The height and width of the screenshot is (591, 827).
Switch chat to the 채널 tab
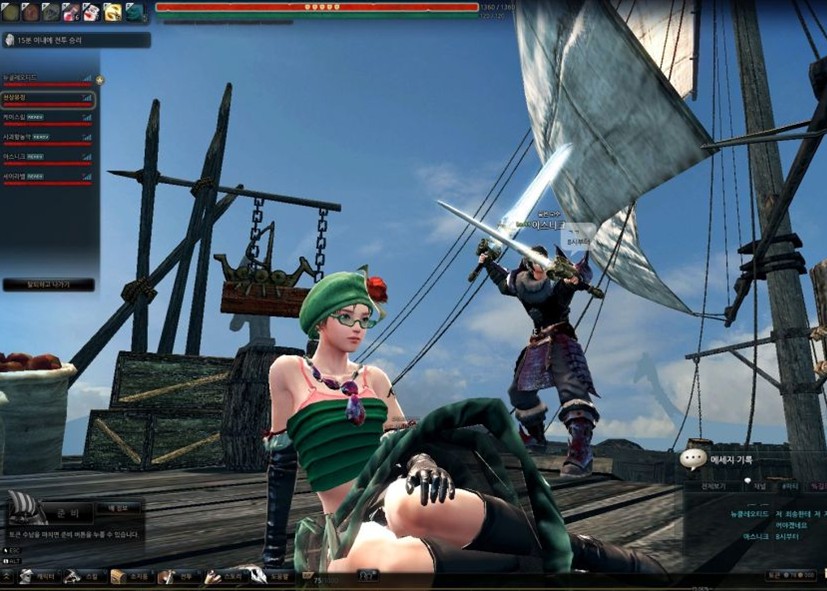tap(760, 485)
